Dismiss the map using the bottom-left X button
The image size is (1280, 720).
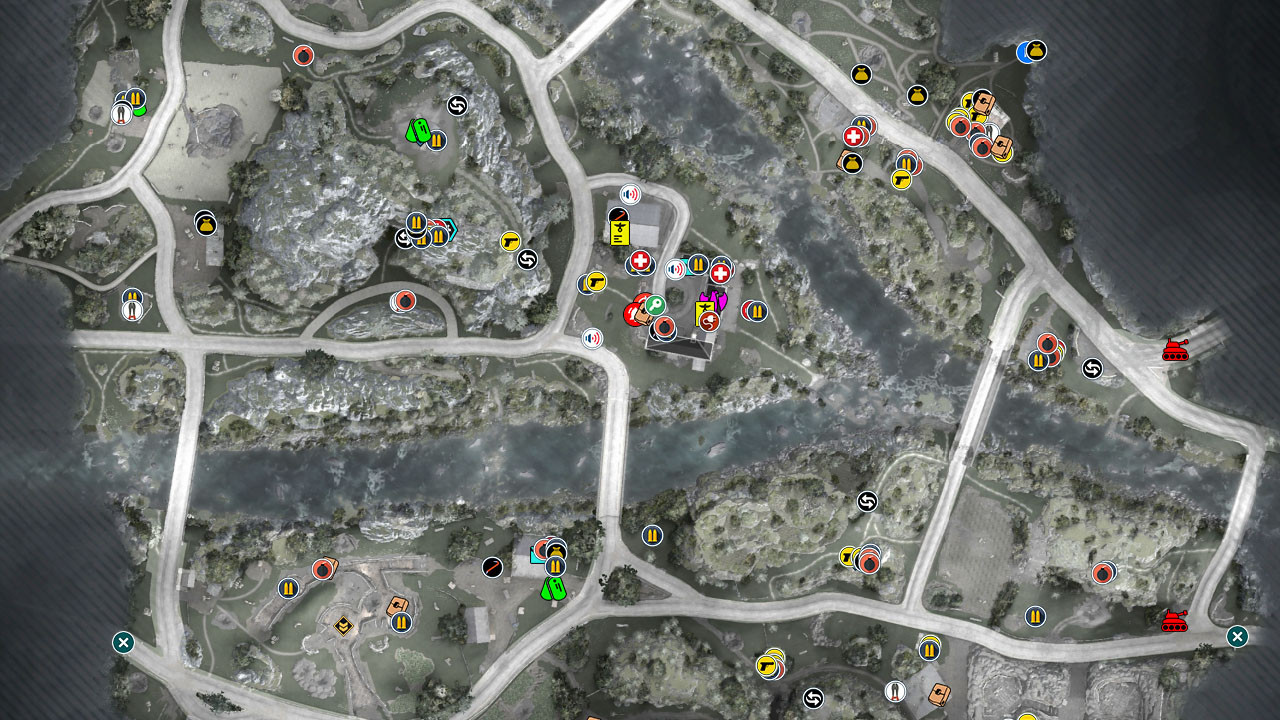pyautogui.click(x=122, y=643)
